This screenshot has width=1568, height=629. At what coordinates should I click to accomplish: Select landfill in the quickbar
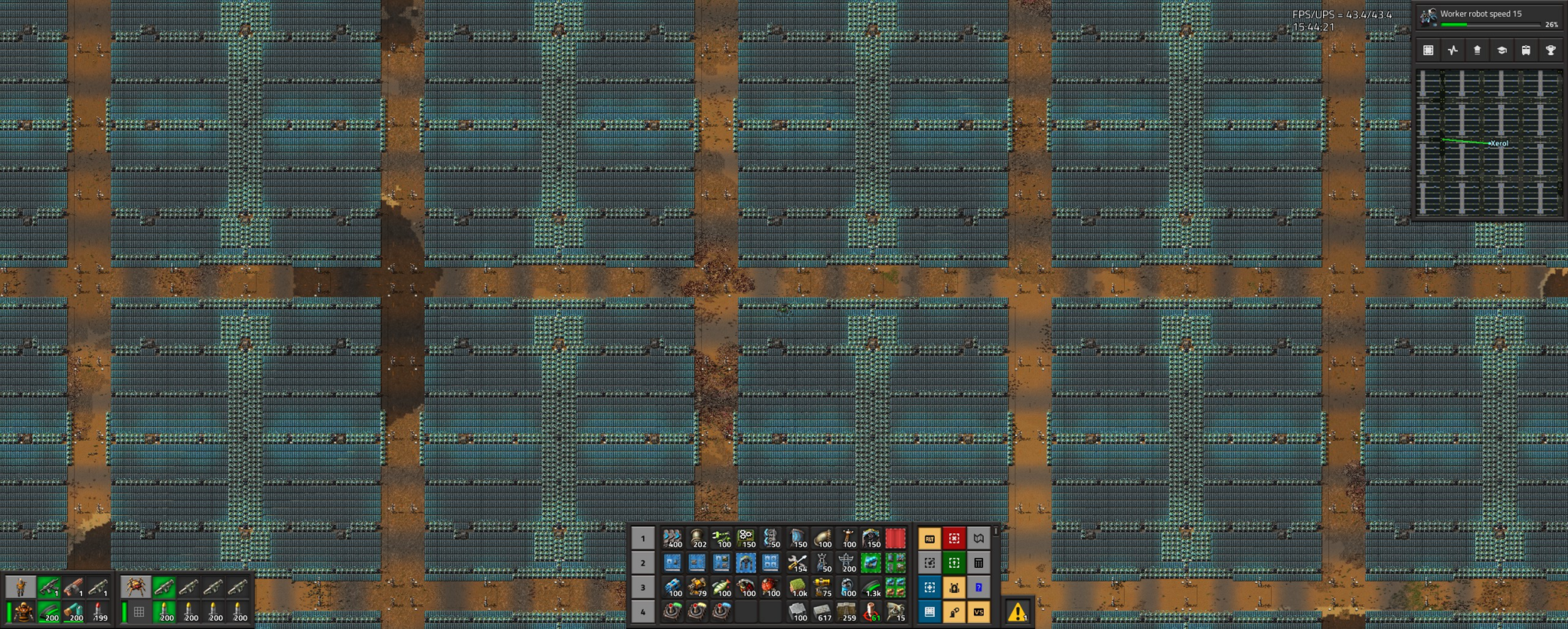[x=797, y=585]
